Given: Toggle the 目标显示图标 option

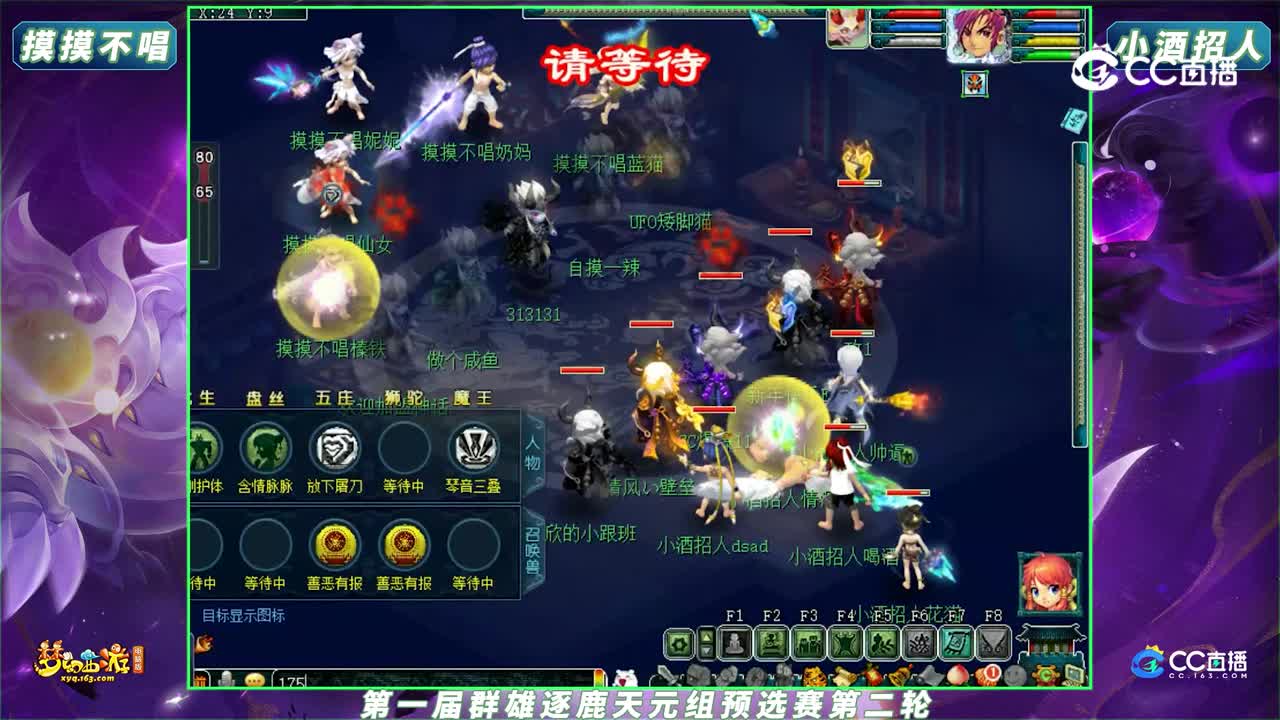Looking at the screenshot, I should pyautogui.click(x=247, y=616).
